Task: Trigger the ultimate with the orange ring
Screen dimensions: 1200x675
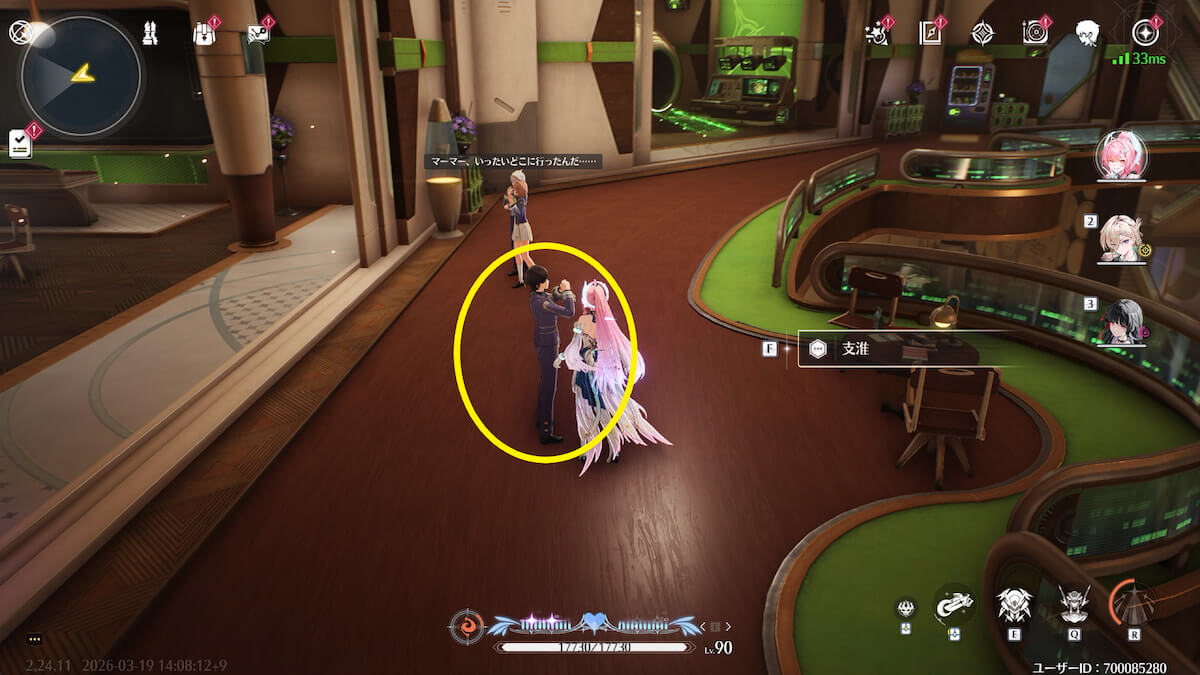Action: [x=1135, y=604]
